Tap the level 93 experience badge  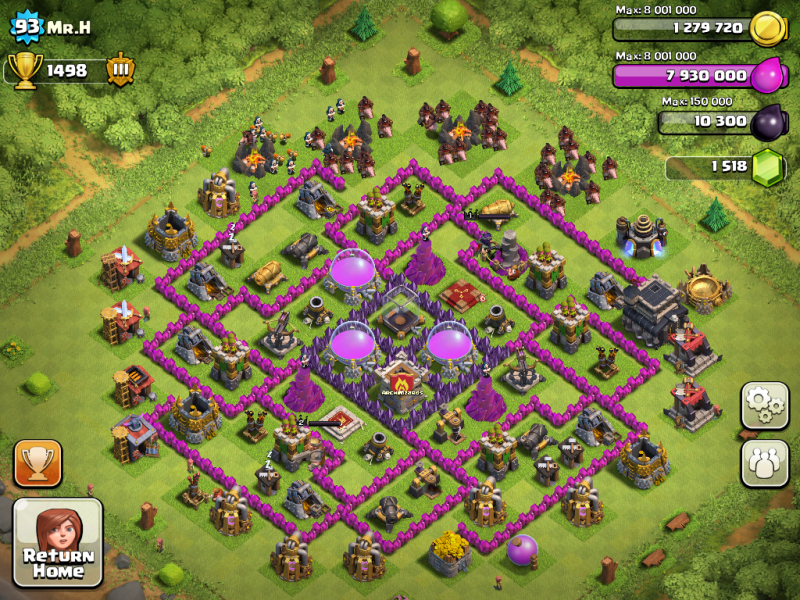[28, 26]
